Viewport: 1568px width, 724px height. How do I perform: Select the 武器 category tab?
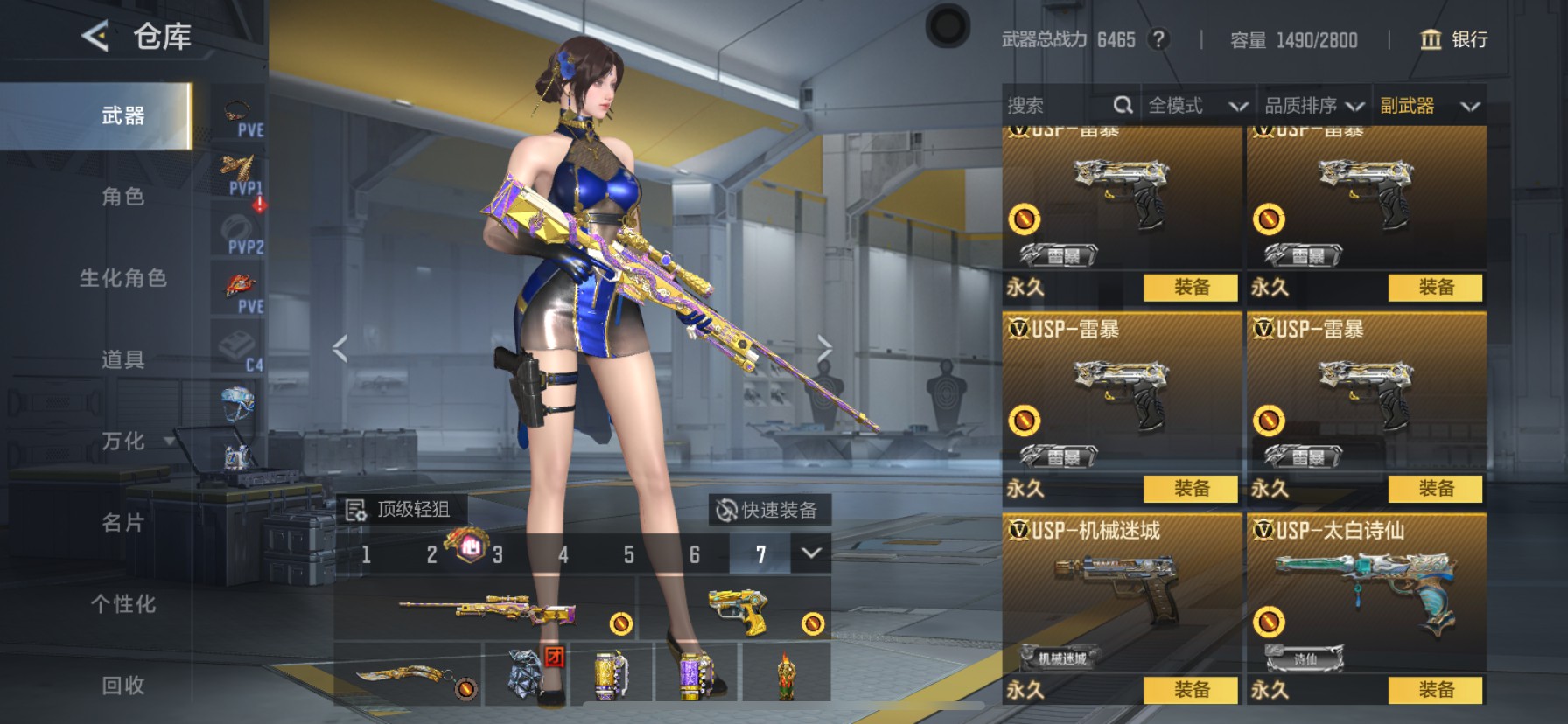point(122,115)
